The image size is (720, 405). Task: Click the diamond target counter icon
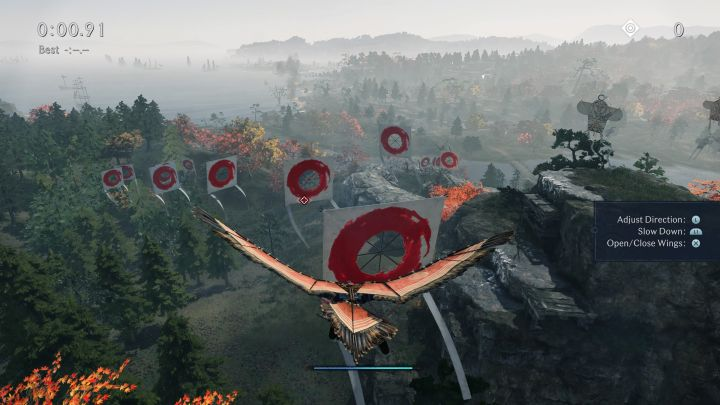(630, 29)
